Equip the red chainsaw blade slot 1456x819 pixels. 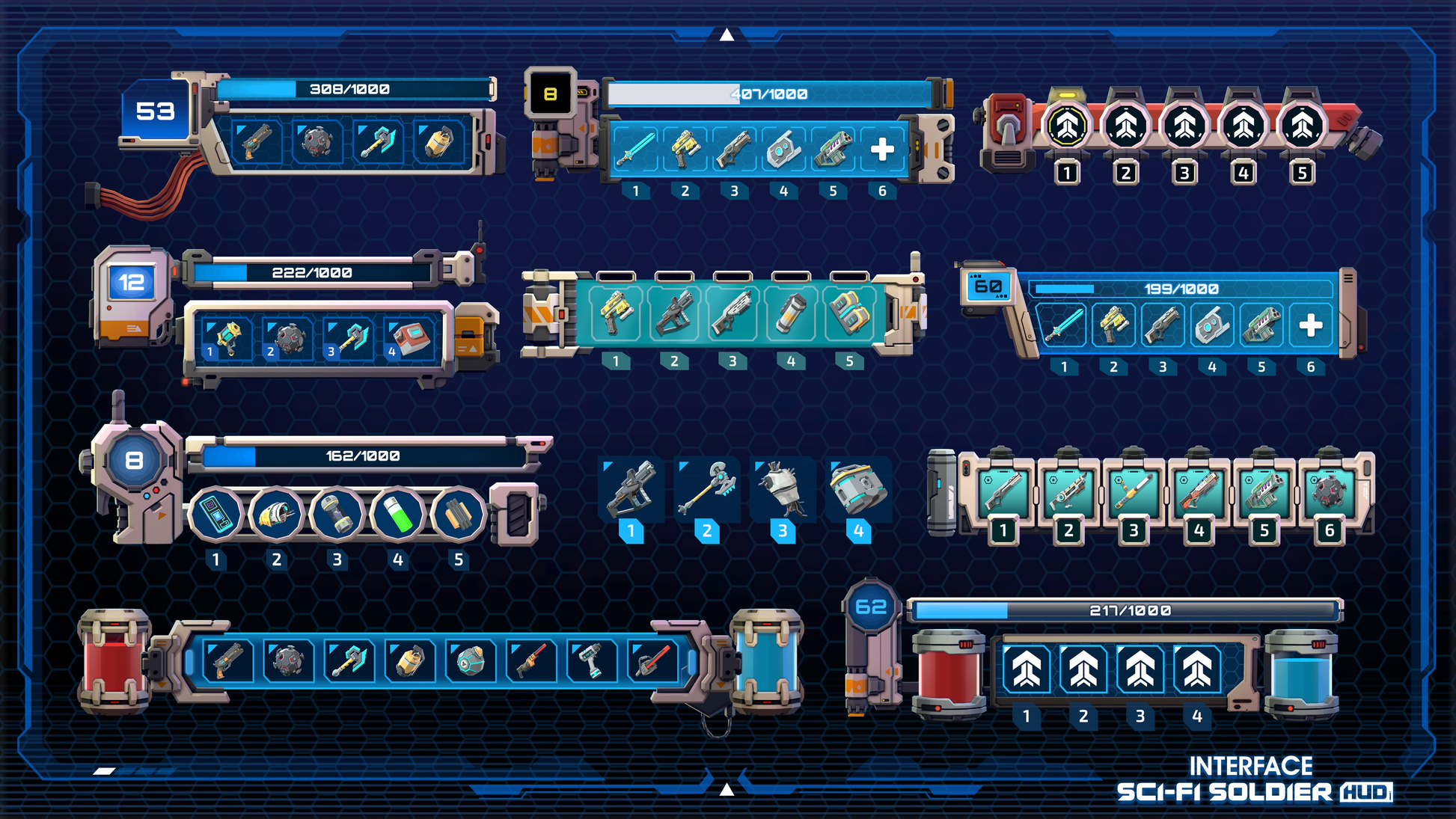coord(652,661)
